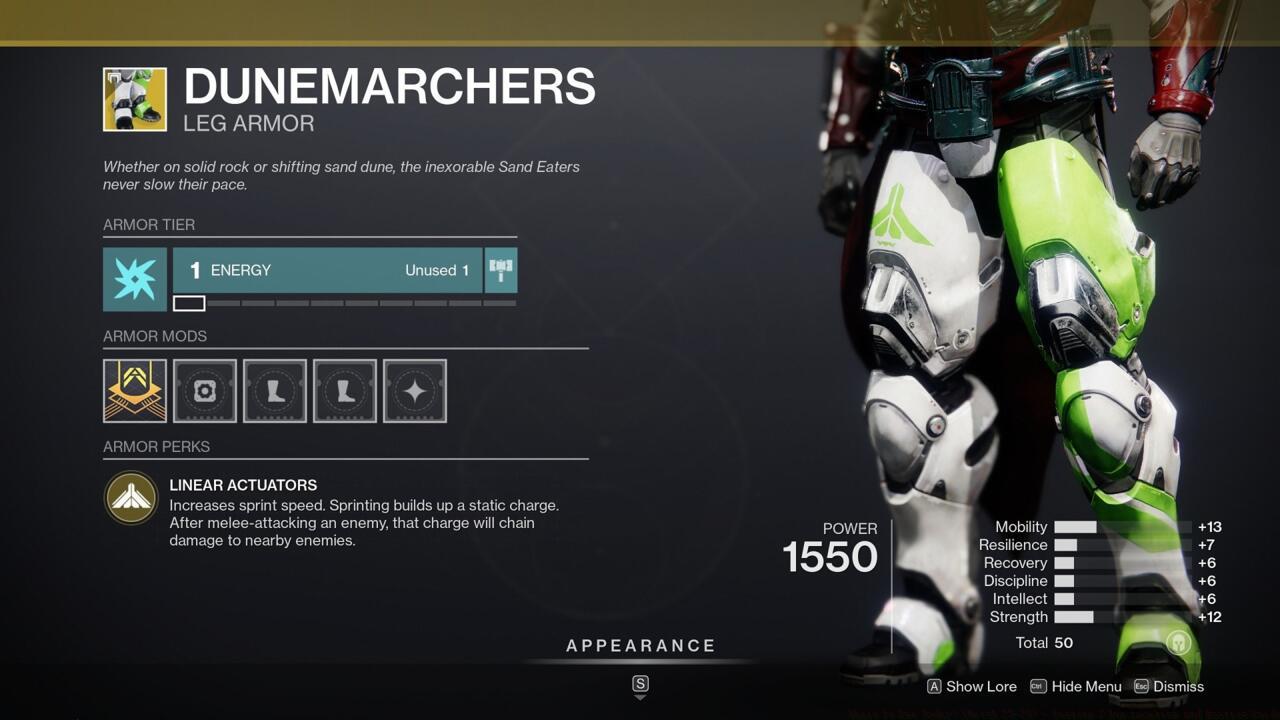Select the second leg armor mod slot
This screenshot has height=720, width=1280.
point(344,390)
